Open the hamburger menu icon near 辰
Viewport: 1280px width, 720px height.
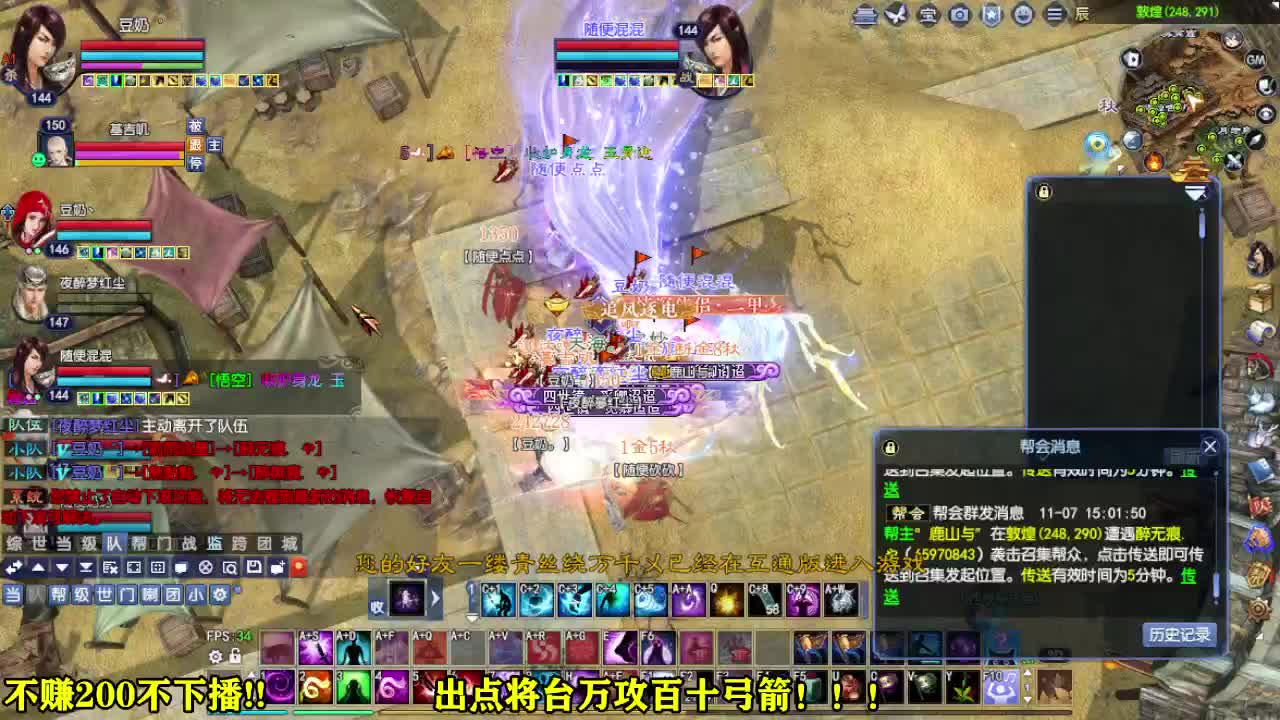(1055, 14)
